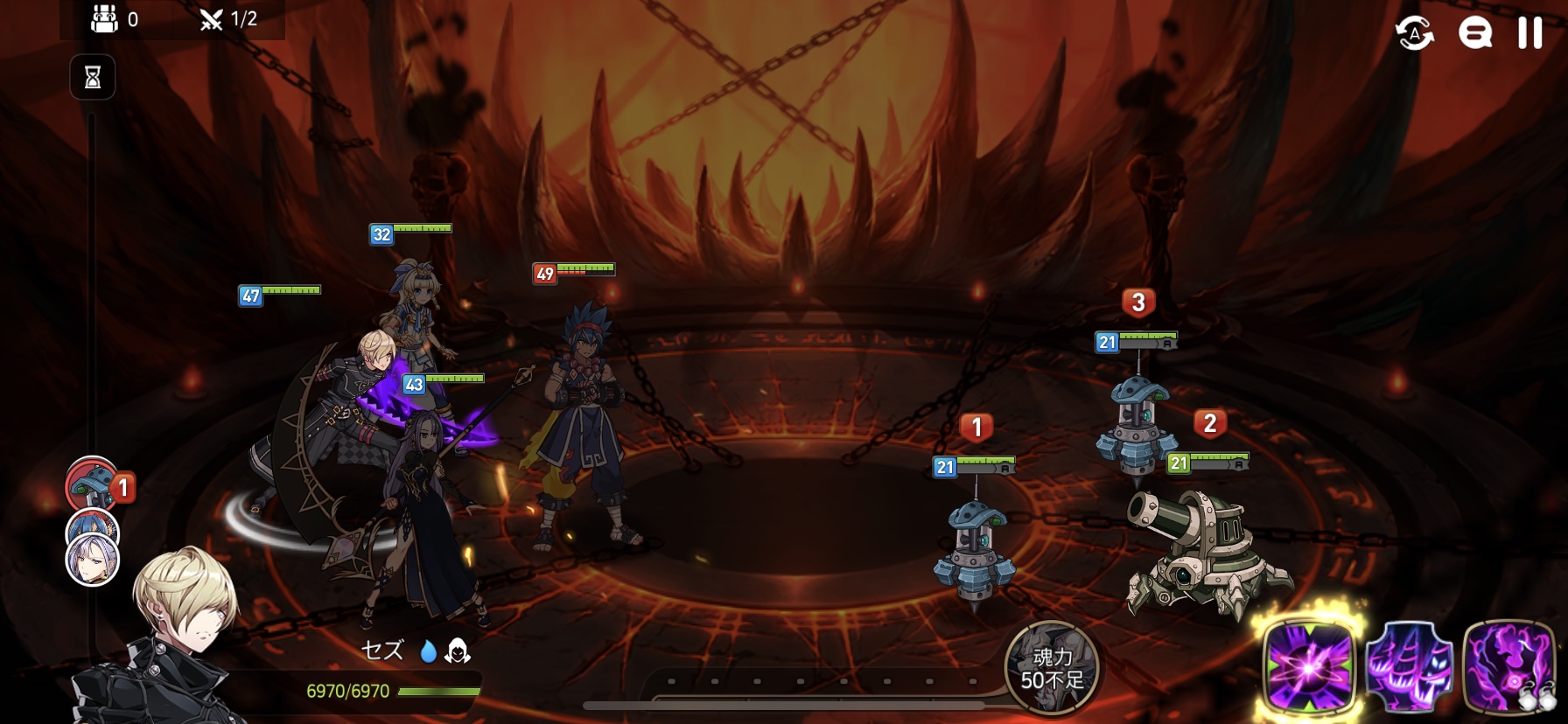Viewport: 1568px width, 724px height.
Task: Pause the battle
Action: pyautogui.click(x=1529, y=33)
